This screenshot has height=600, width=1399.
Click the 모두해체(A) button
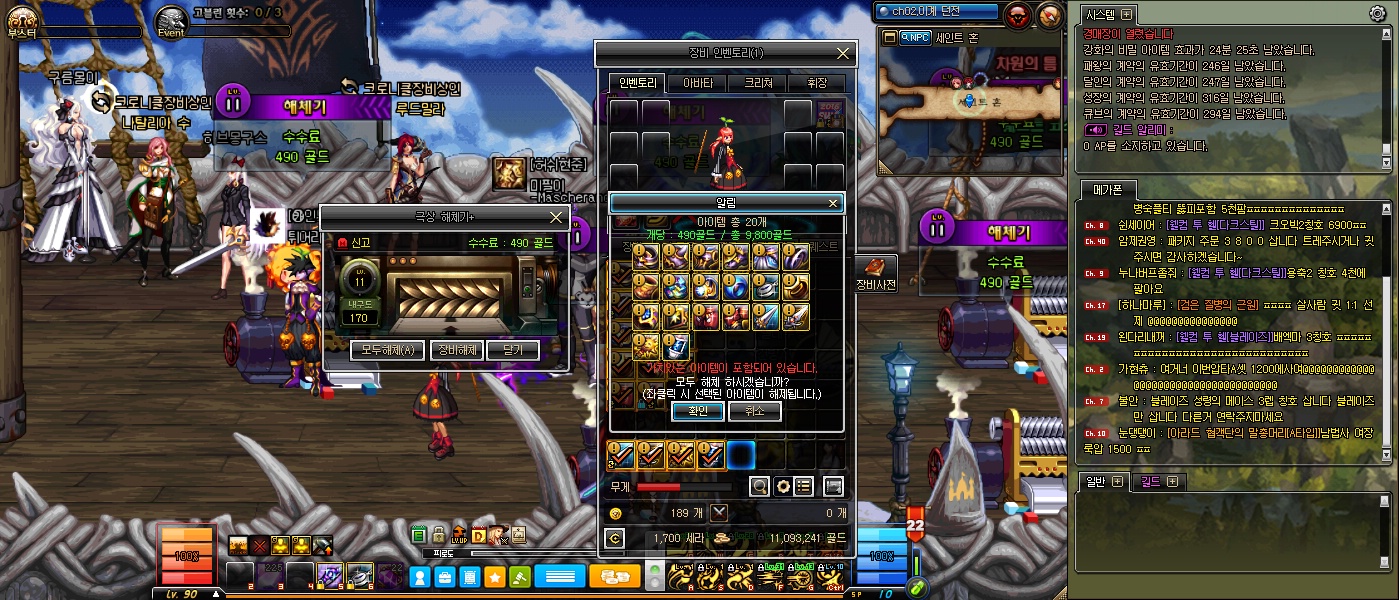pos(387,350)
